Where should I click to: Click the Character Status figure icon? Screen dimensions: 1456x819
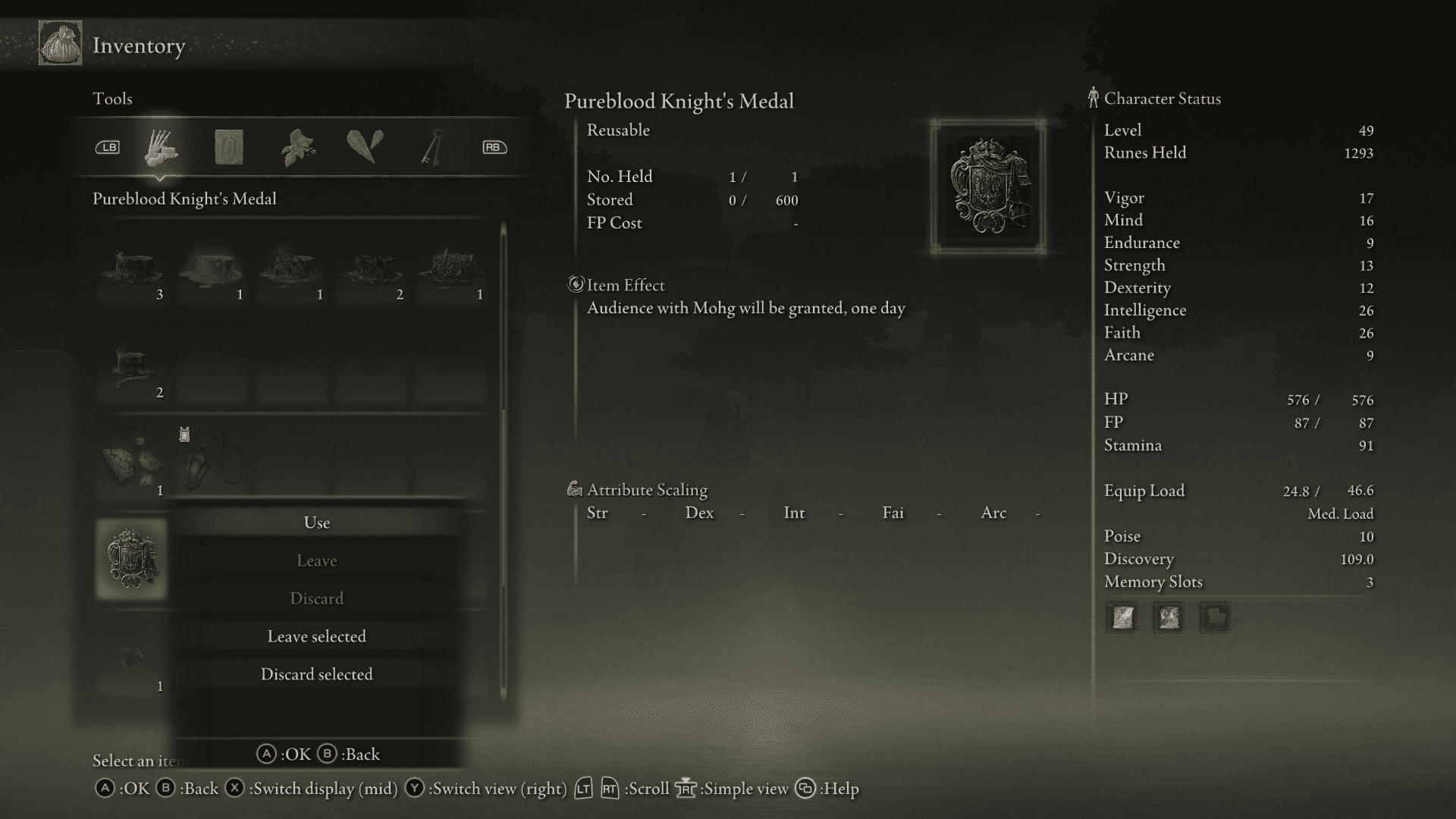1094,97
